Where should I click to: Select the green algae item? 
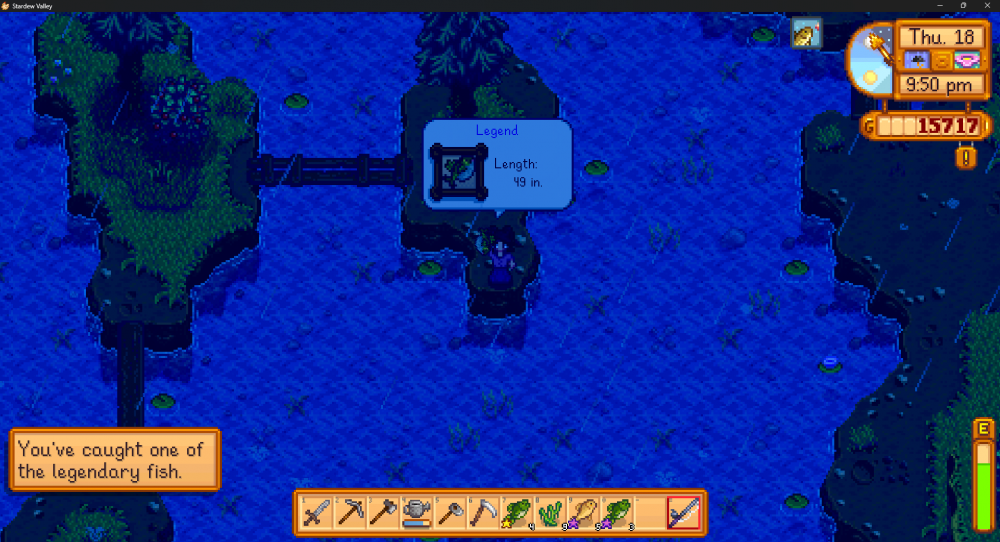pyautogui.click(x=550, y=513)
